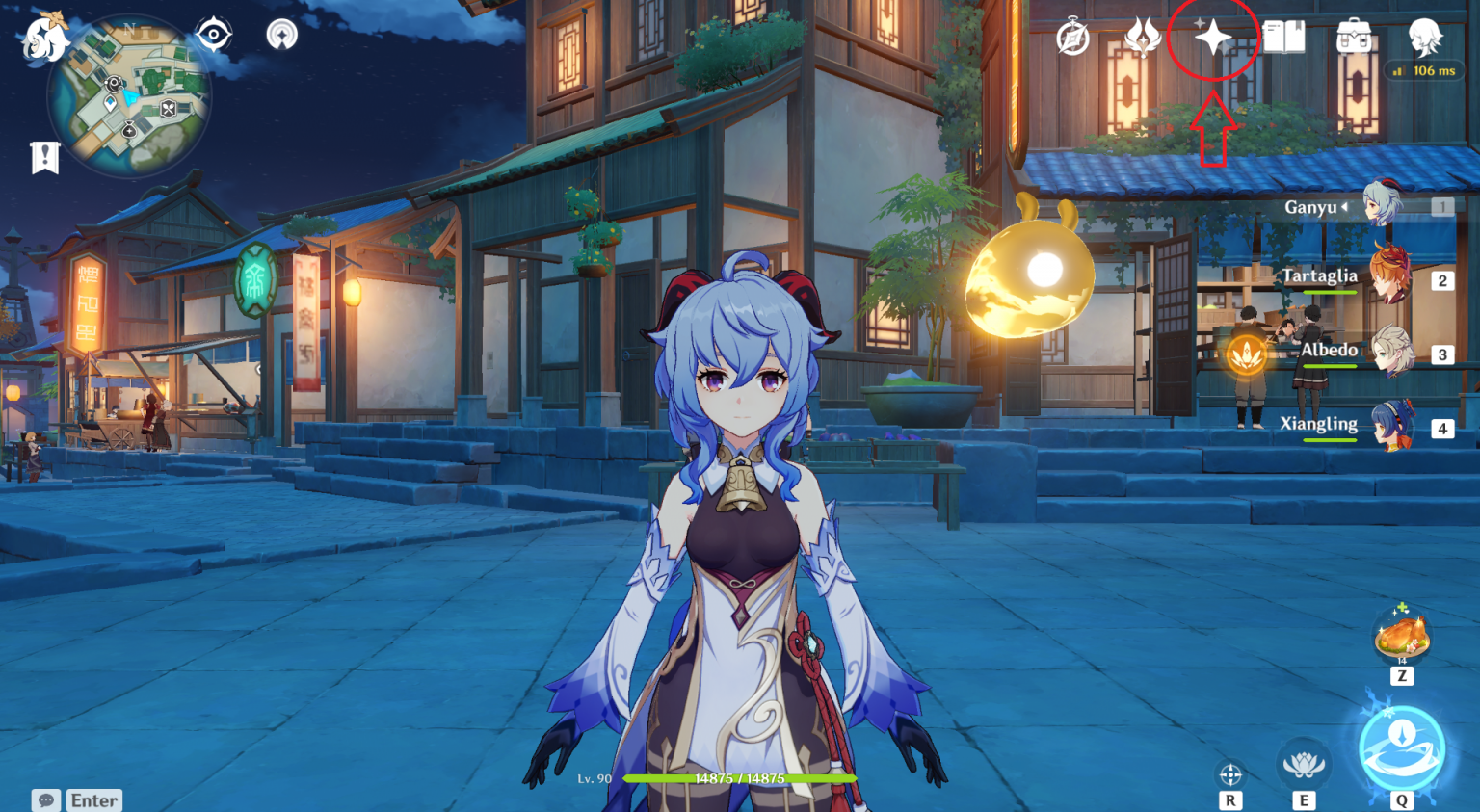Open the Battle Pass wings icon

point(1142,39)
